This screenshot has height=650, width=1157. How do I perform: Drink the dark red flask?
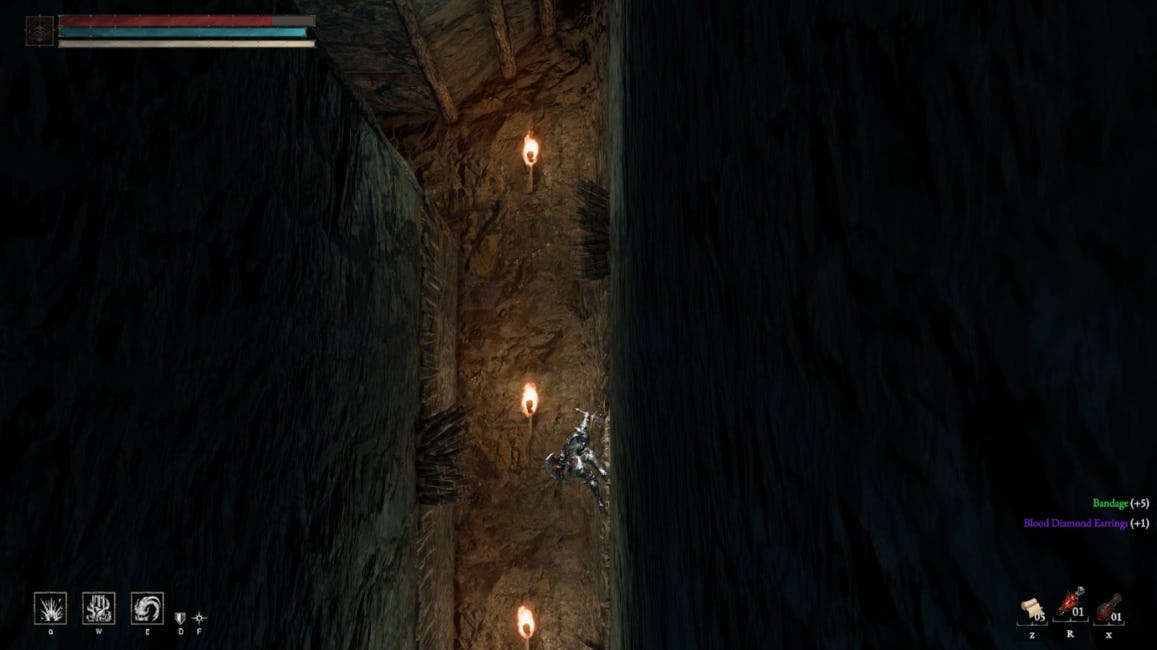1108,609
